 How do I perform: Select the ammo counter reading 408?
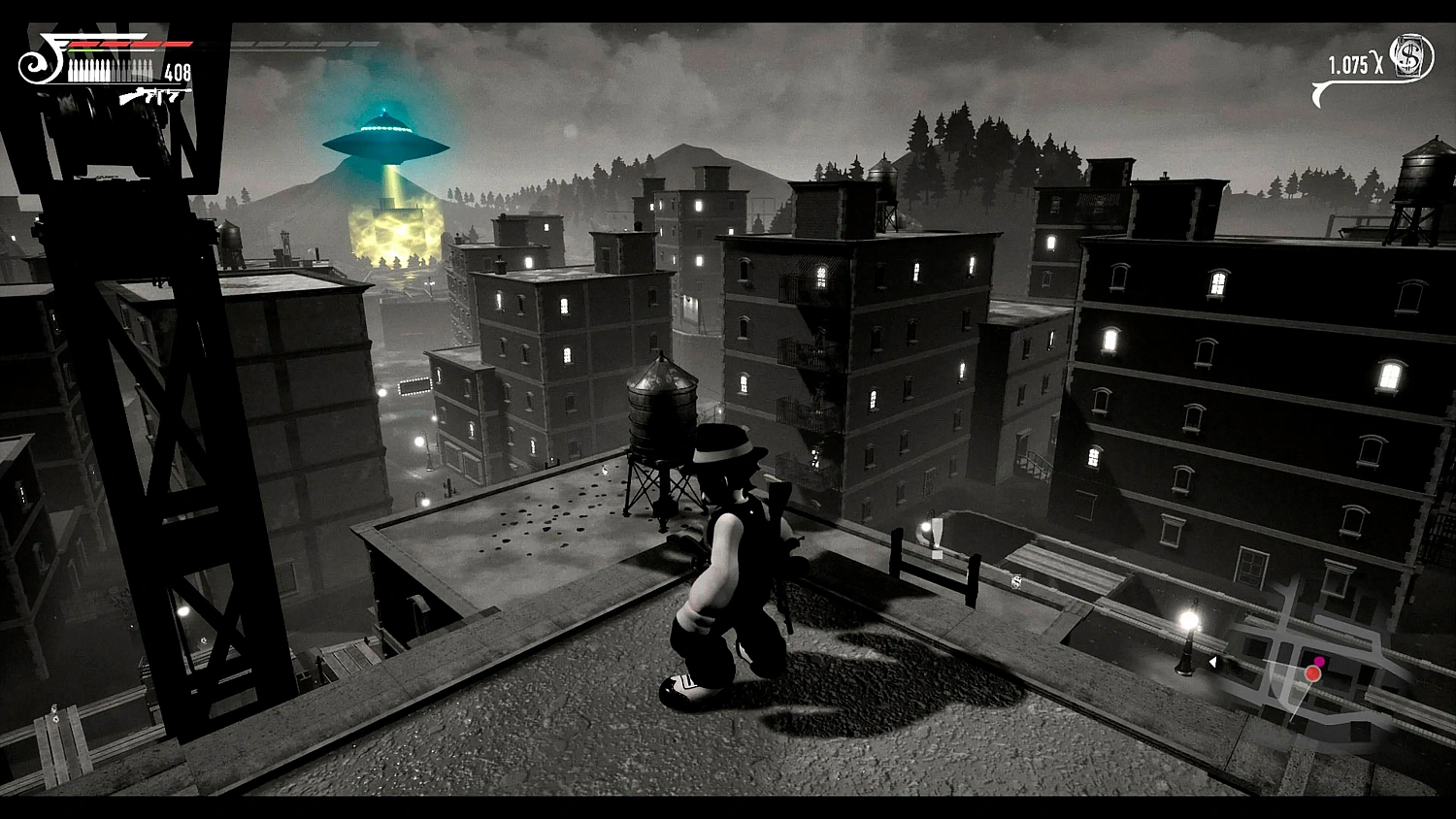pyautogui.click(x=178, y=70)
